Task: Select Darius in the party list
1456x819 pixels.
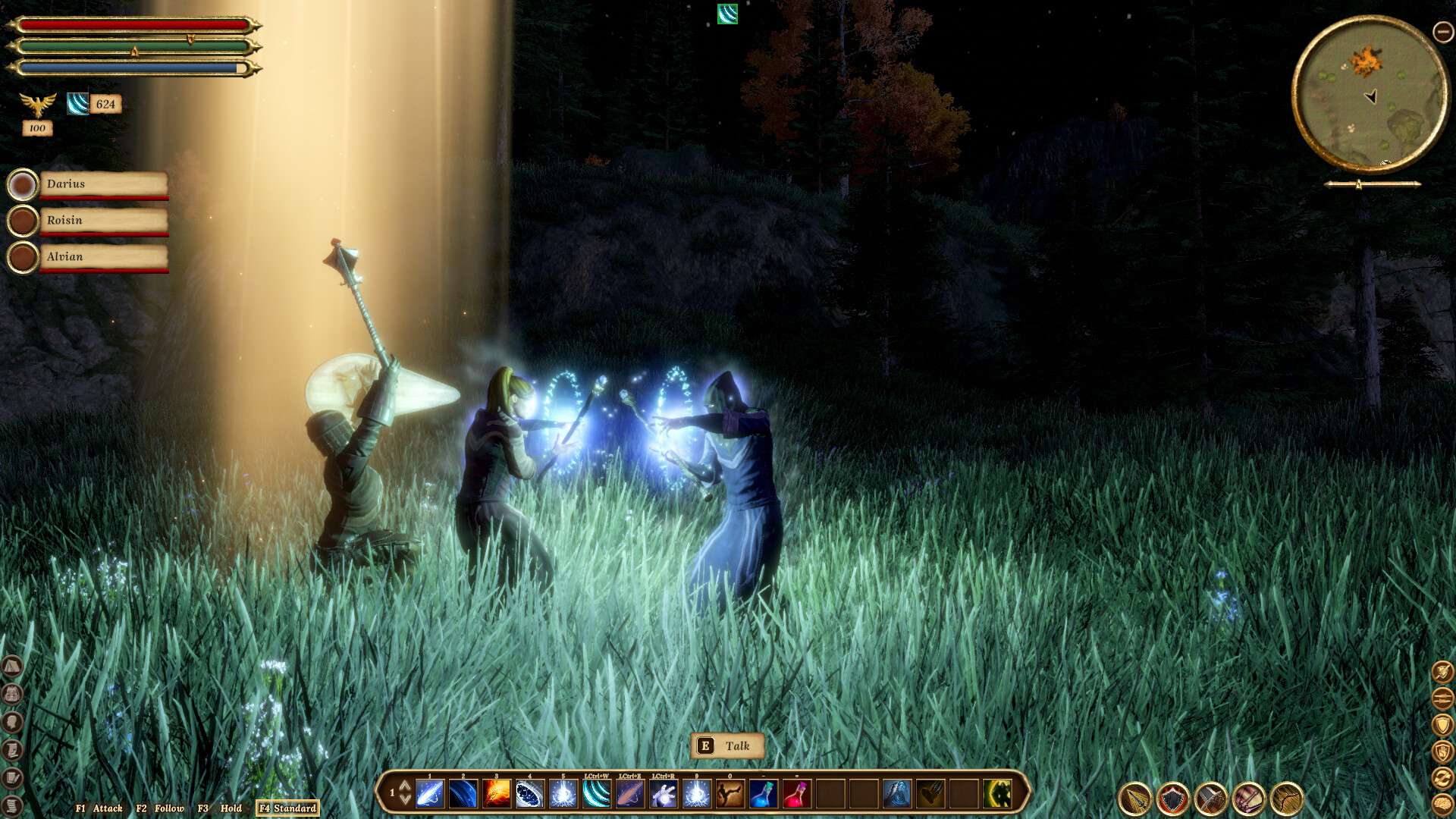Action: pos(102,184)
